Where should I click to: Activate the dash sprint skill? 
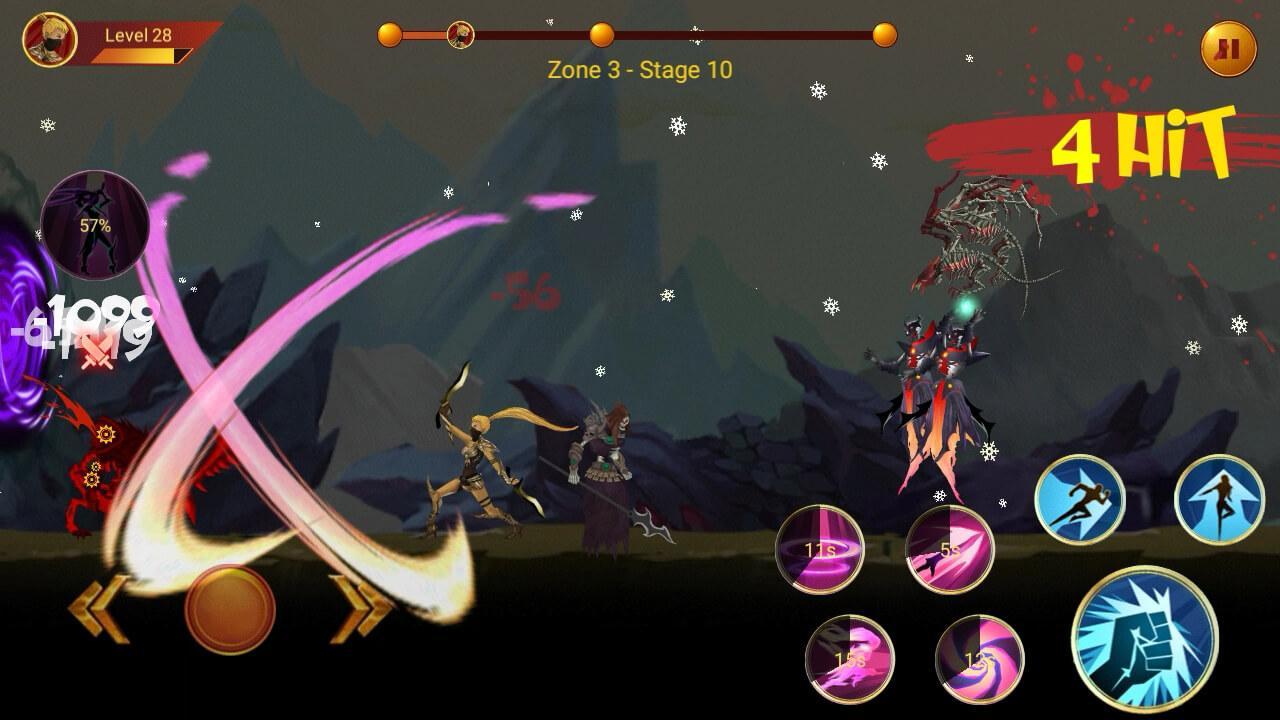coord(1080,500)
